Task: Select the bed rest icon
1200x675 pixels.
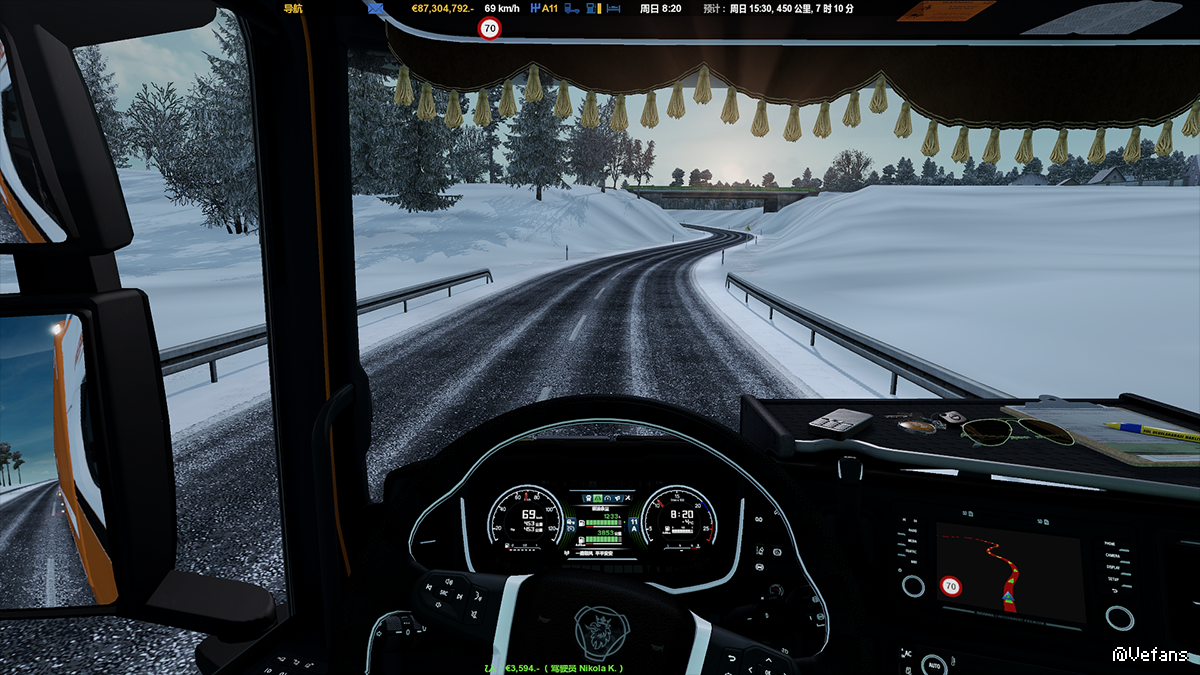Action: click(613, 8)
